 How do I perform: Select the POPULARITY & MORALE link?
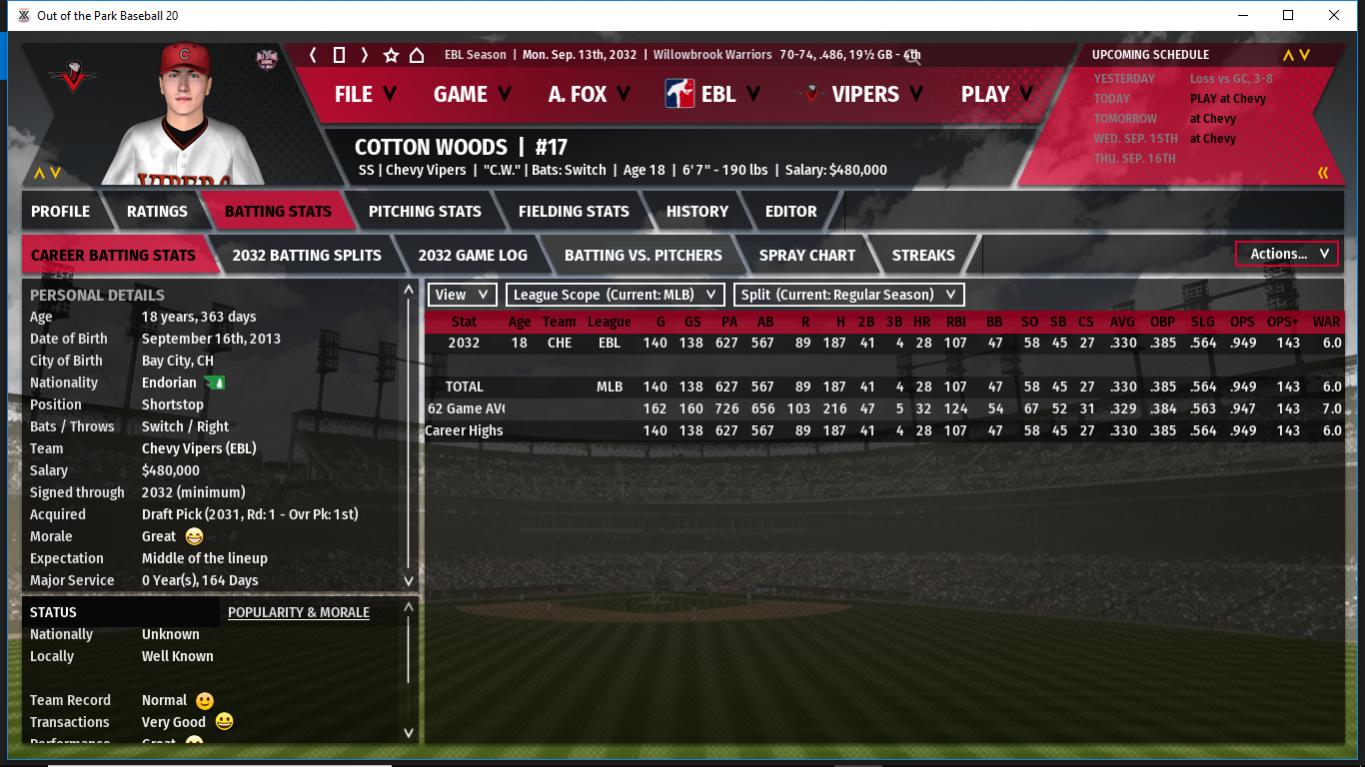298,612
